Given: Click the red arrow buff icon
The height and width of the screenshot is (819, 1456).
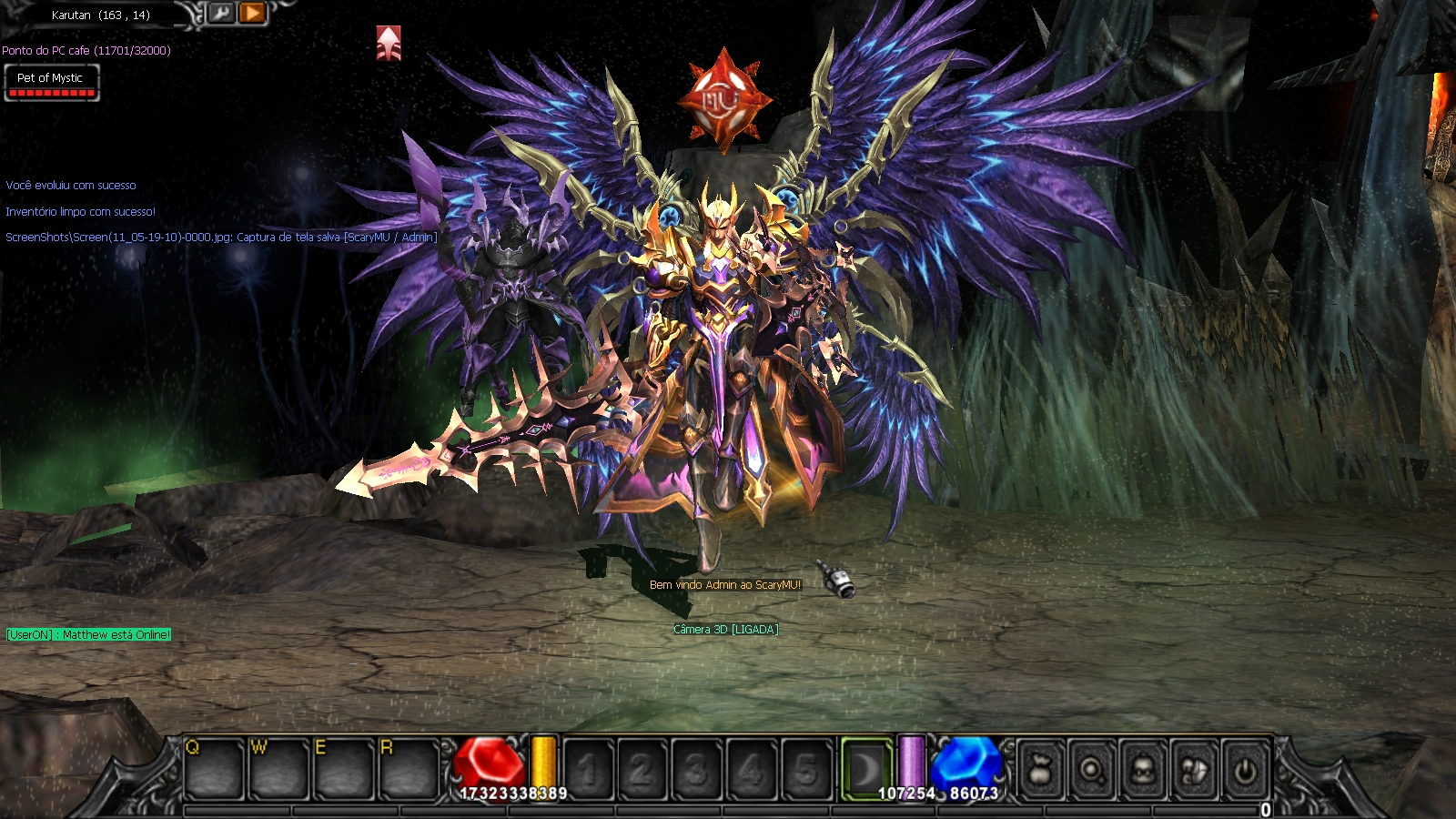Looking at the screenshot, I should 389,43.
